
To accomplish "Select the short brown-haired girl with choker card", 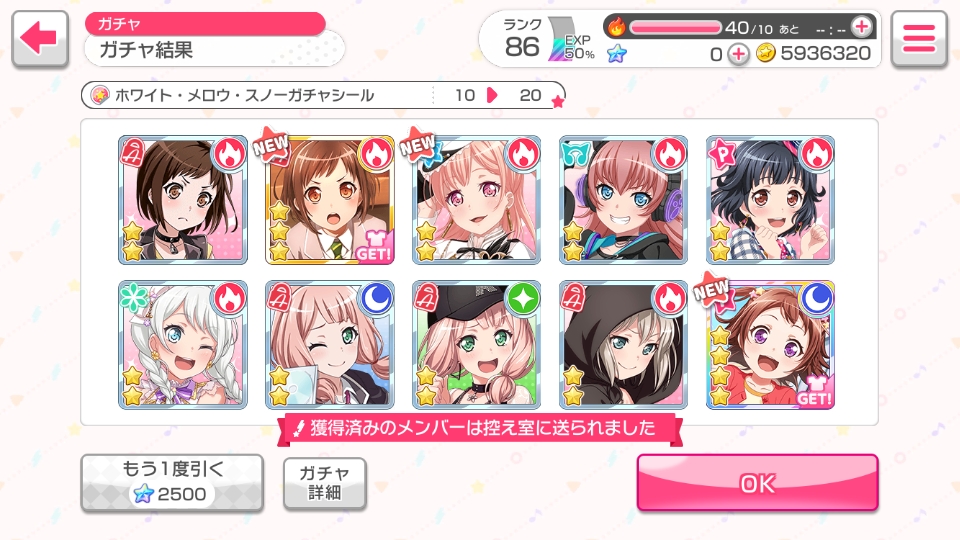I will point(182,200).
